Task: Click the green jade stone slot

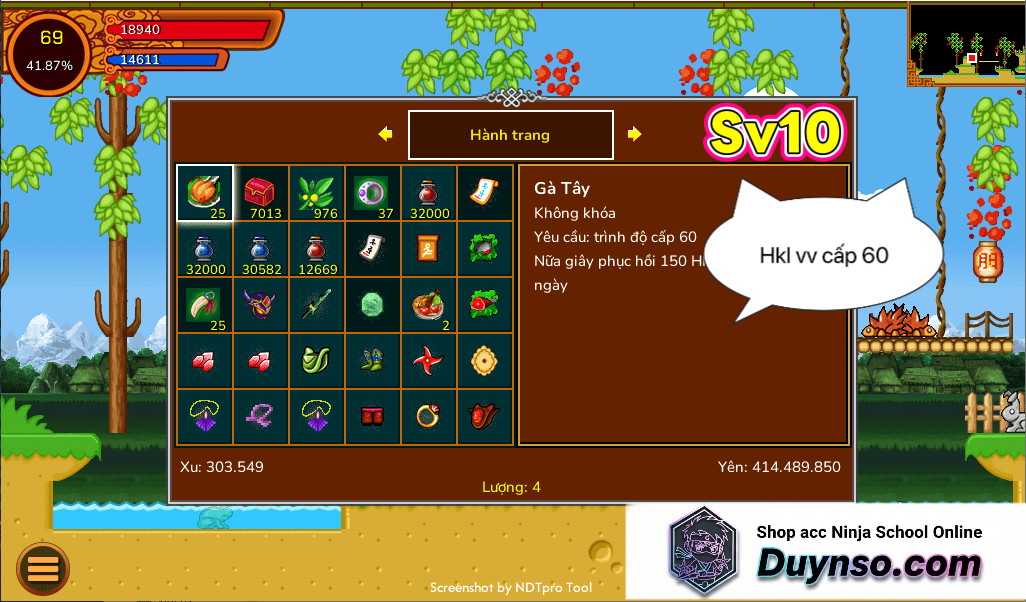Action: [x=373, y=305]
